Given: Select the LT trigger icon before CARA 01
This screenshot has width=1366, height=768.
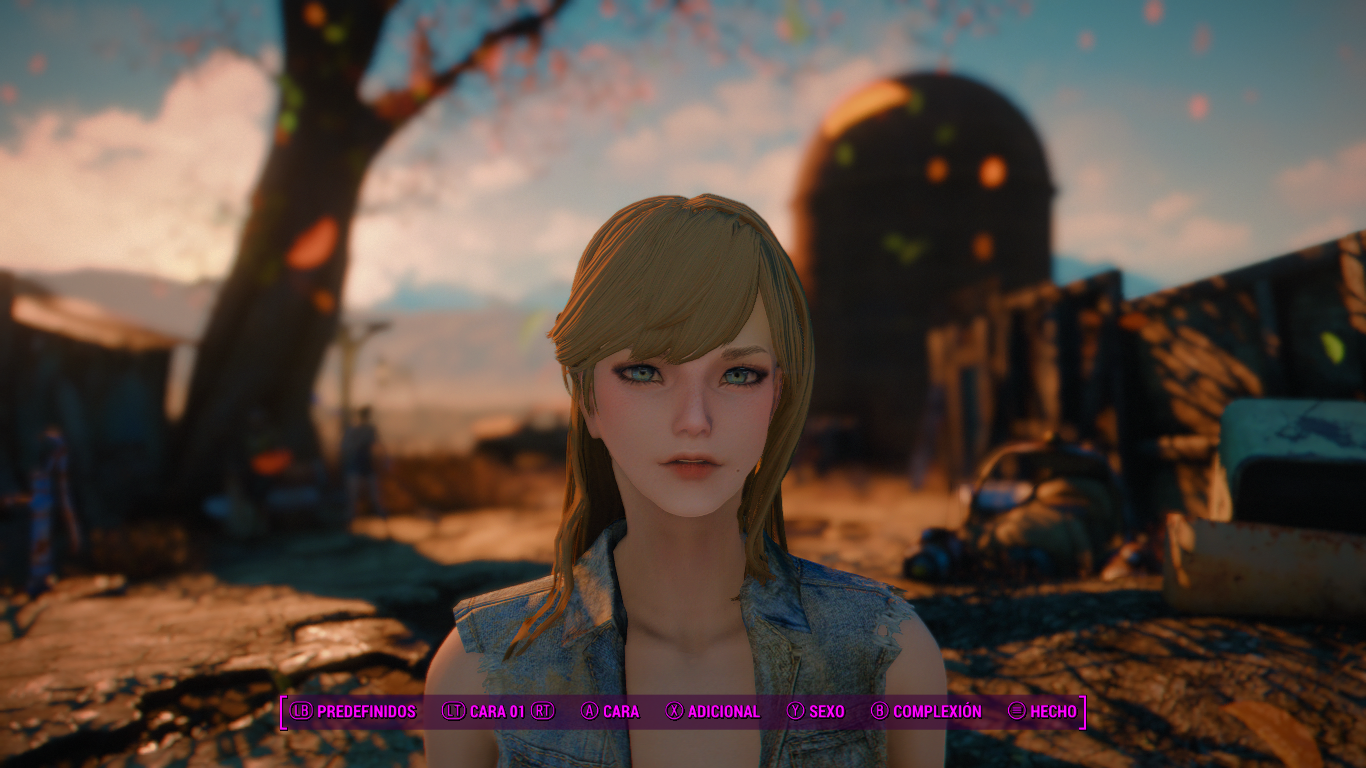Looking at the screenshot, I should pyautogui.click(x=452, y=712).
